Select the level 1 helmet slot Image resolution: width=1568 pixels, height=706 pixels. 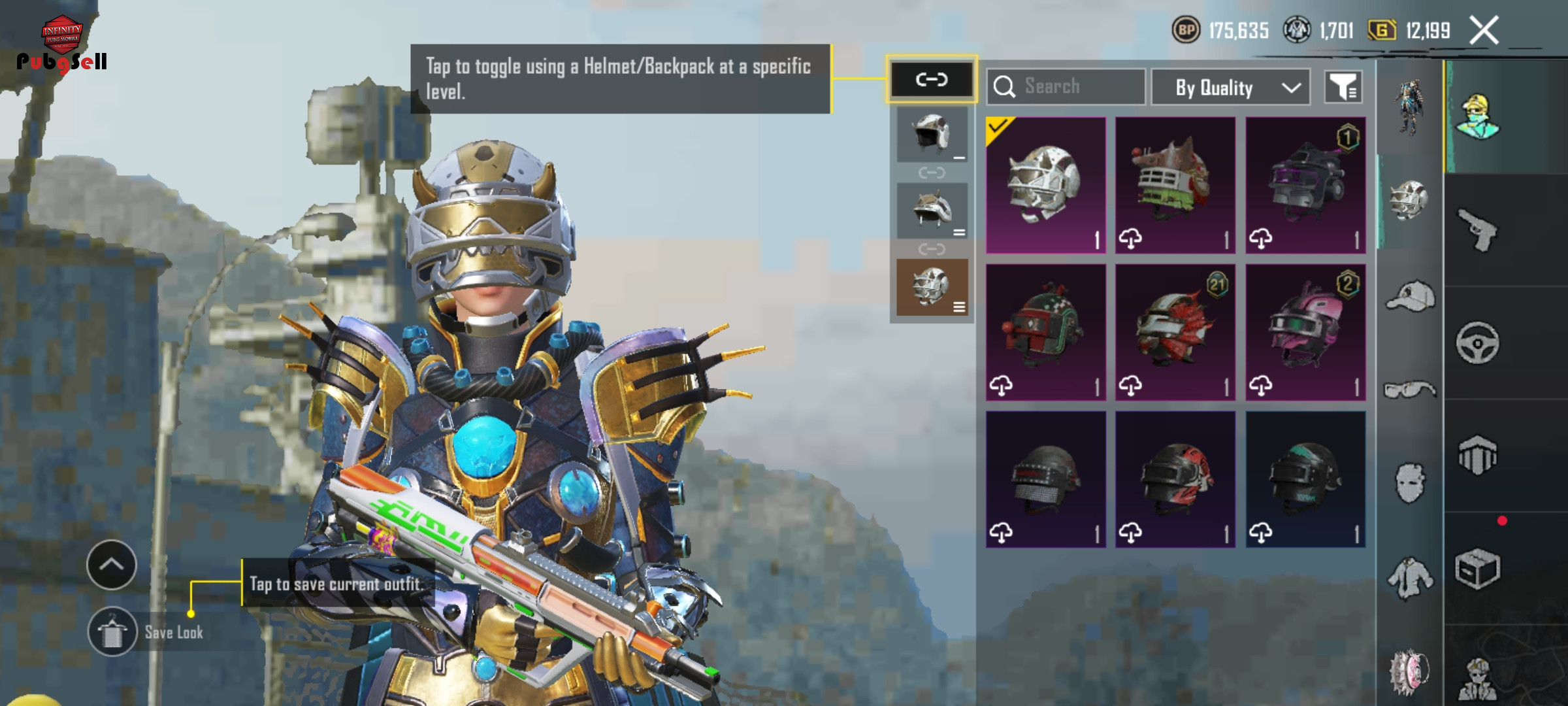932,135
